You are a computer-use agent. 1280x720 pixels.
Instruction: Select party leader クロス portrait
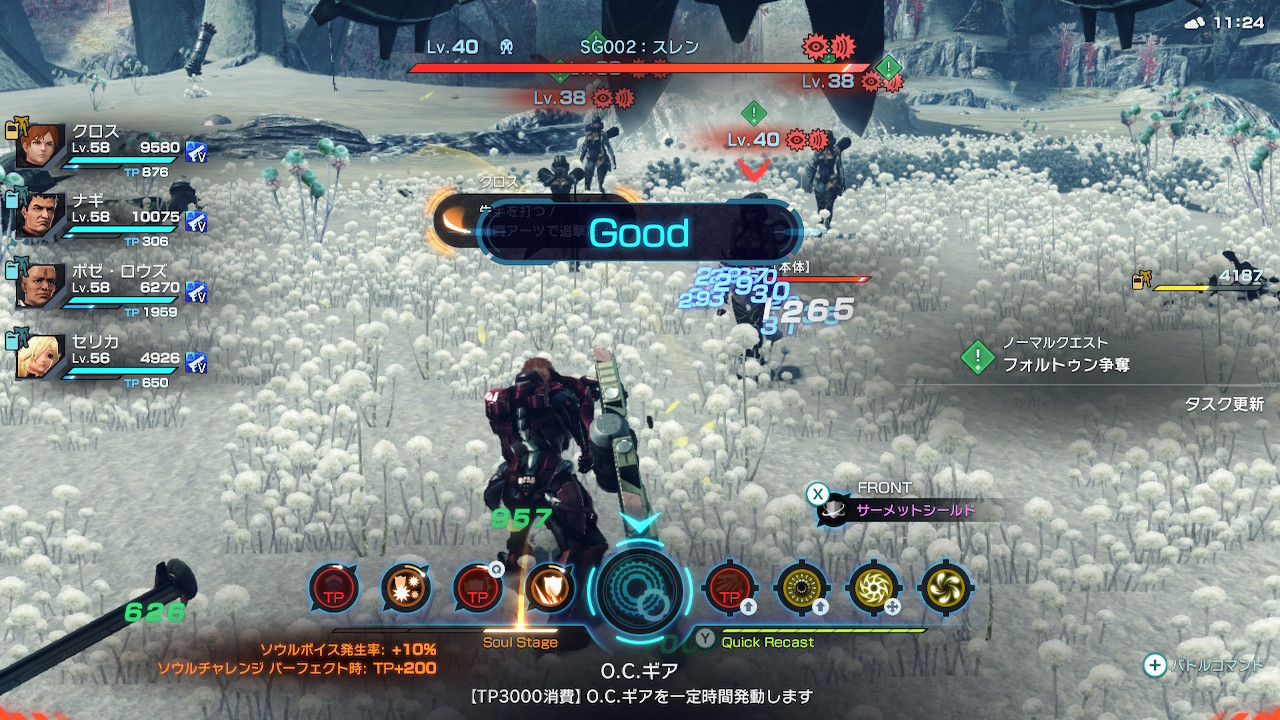coord(41,147)
